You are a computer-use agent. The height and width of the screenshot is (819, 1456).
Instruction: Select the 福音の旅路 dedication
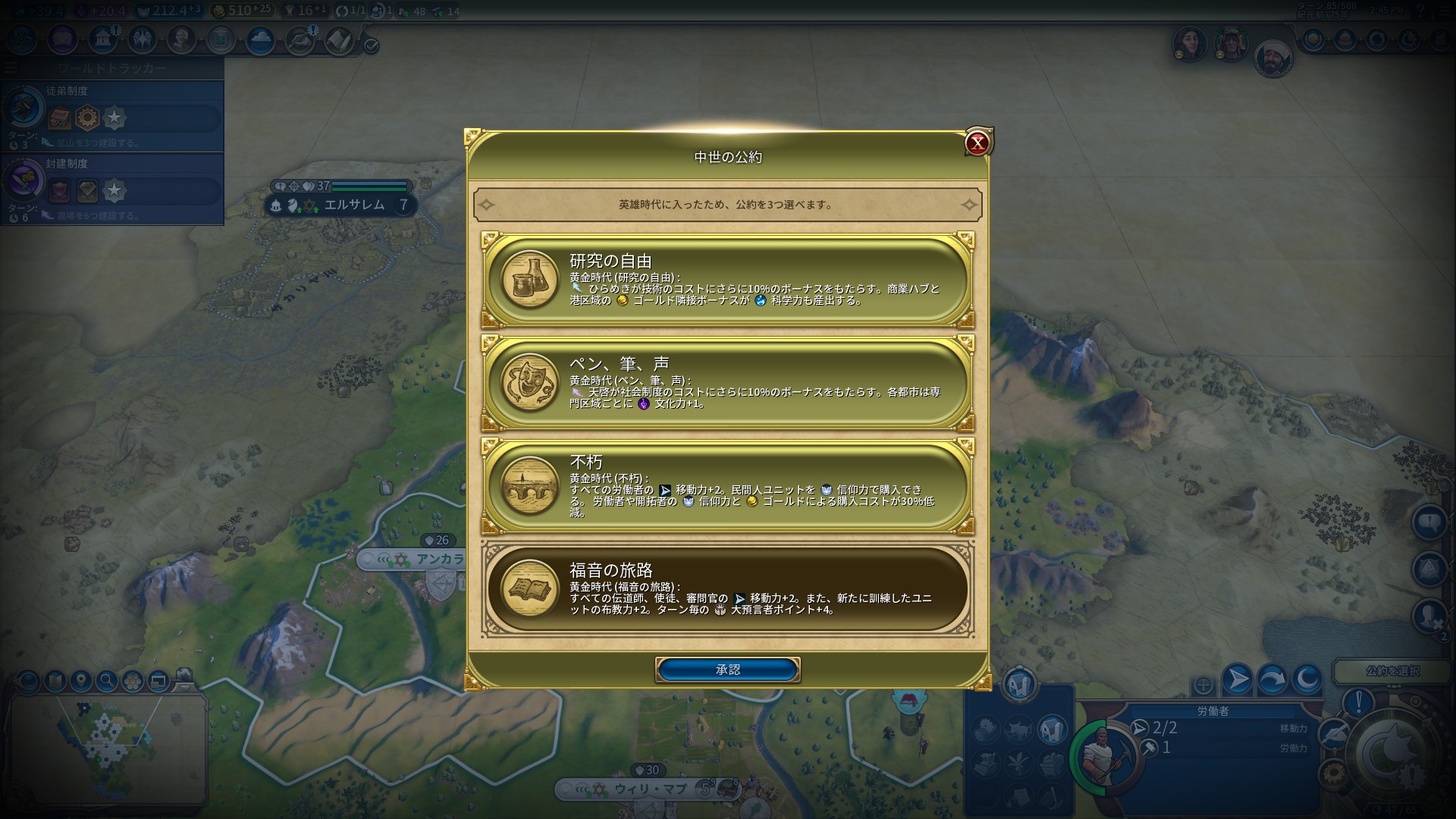(x=728, y=589)
